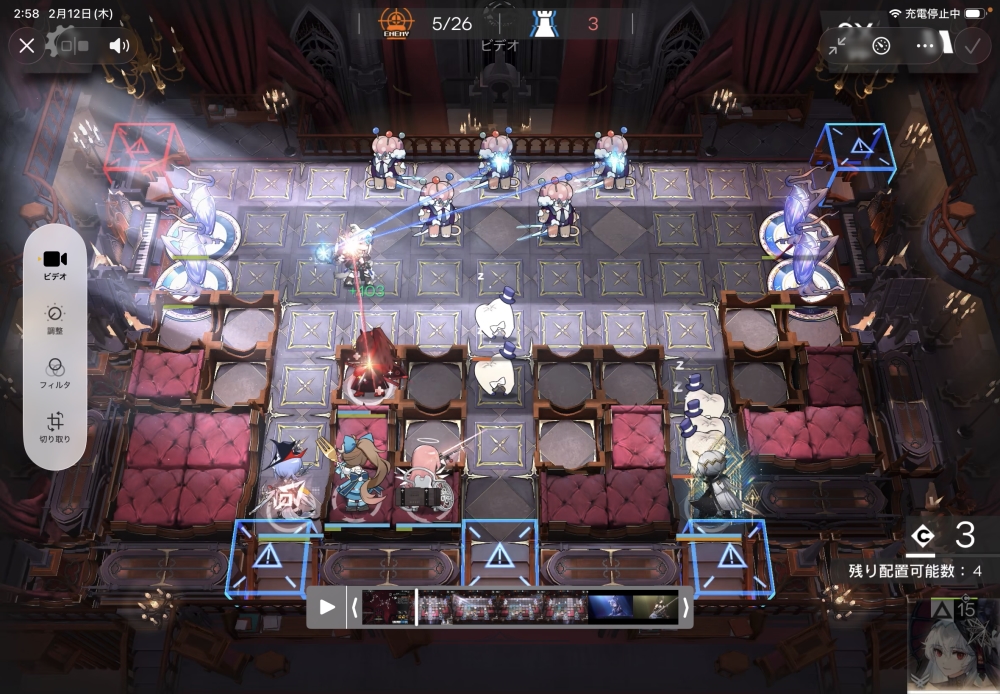Screen dimensions: 1000x694
Task: Close the video editor with the X button
Action: coord(27,45)
